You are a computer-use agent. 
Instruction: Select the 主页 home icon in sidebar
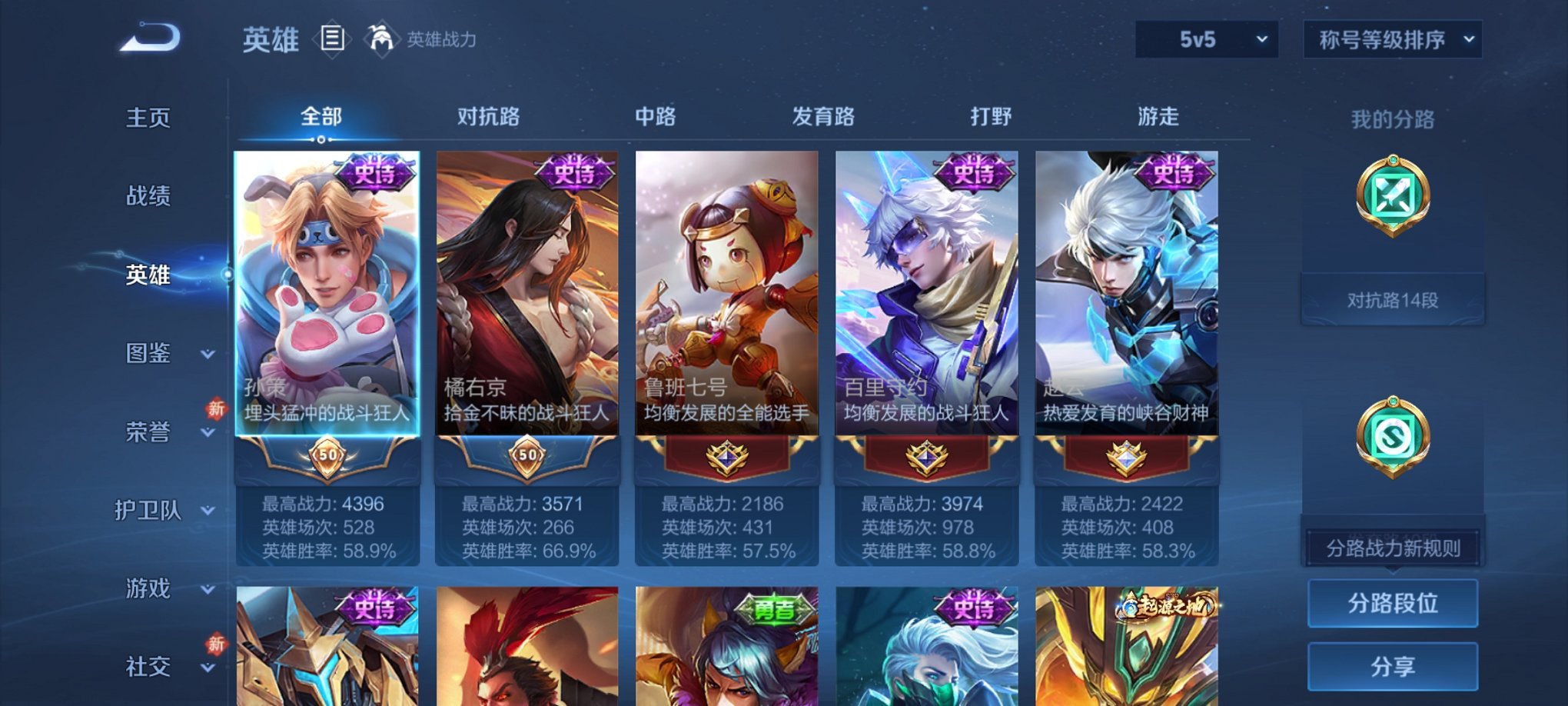point(147,119)
